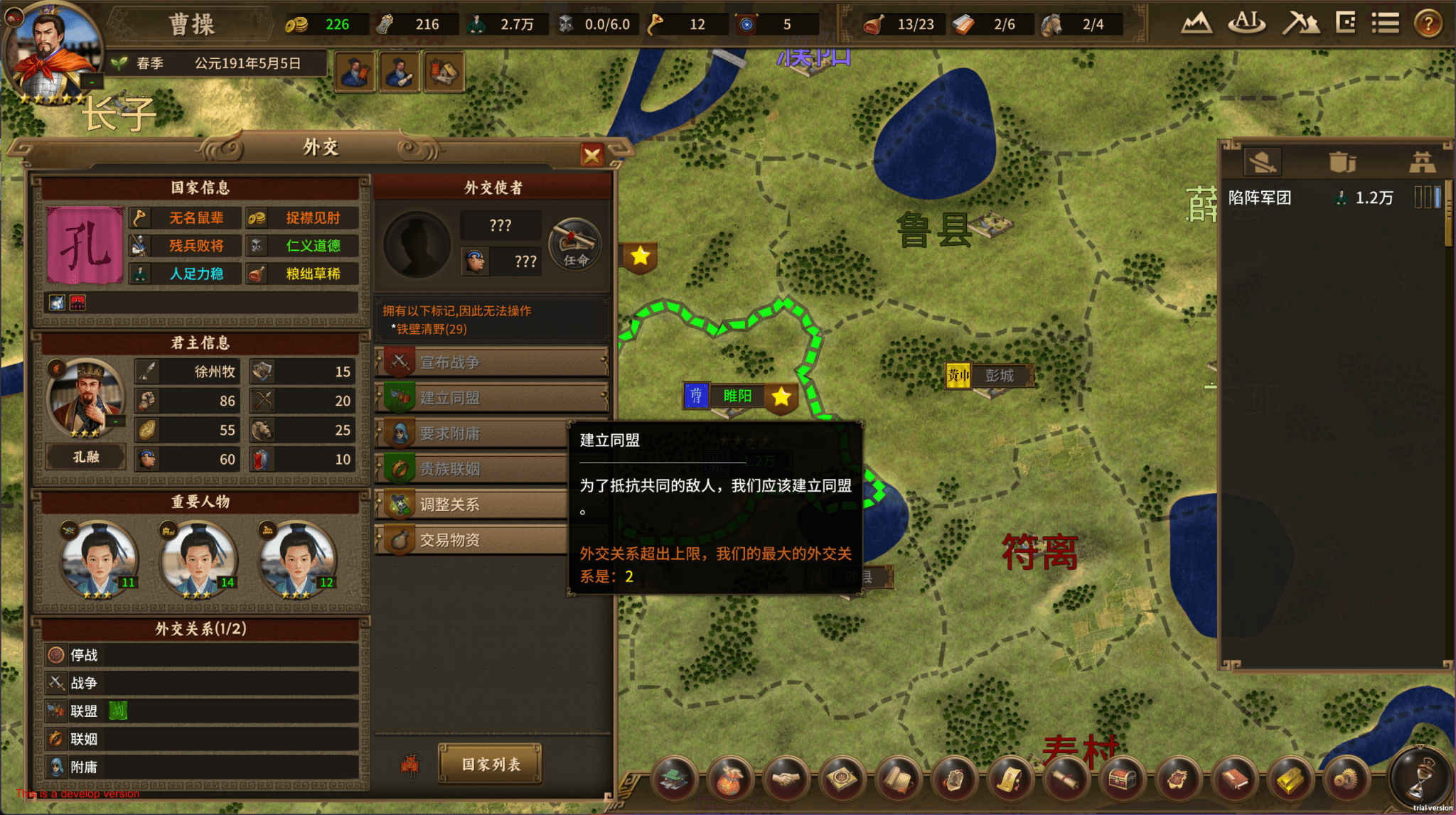Click the compass icon on bottom toolbar
This screenshot has width=1456, height=815.
841,778
